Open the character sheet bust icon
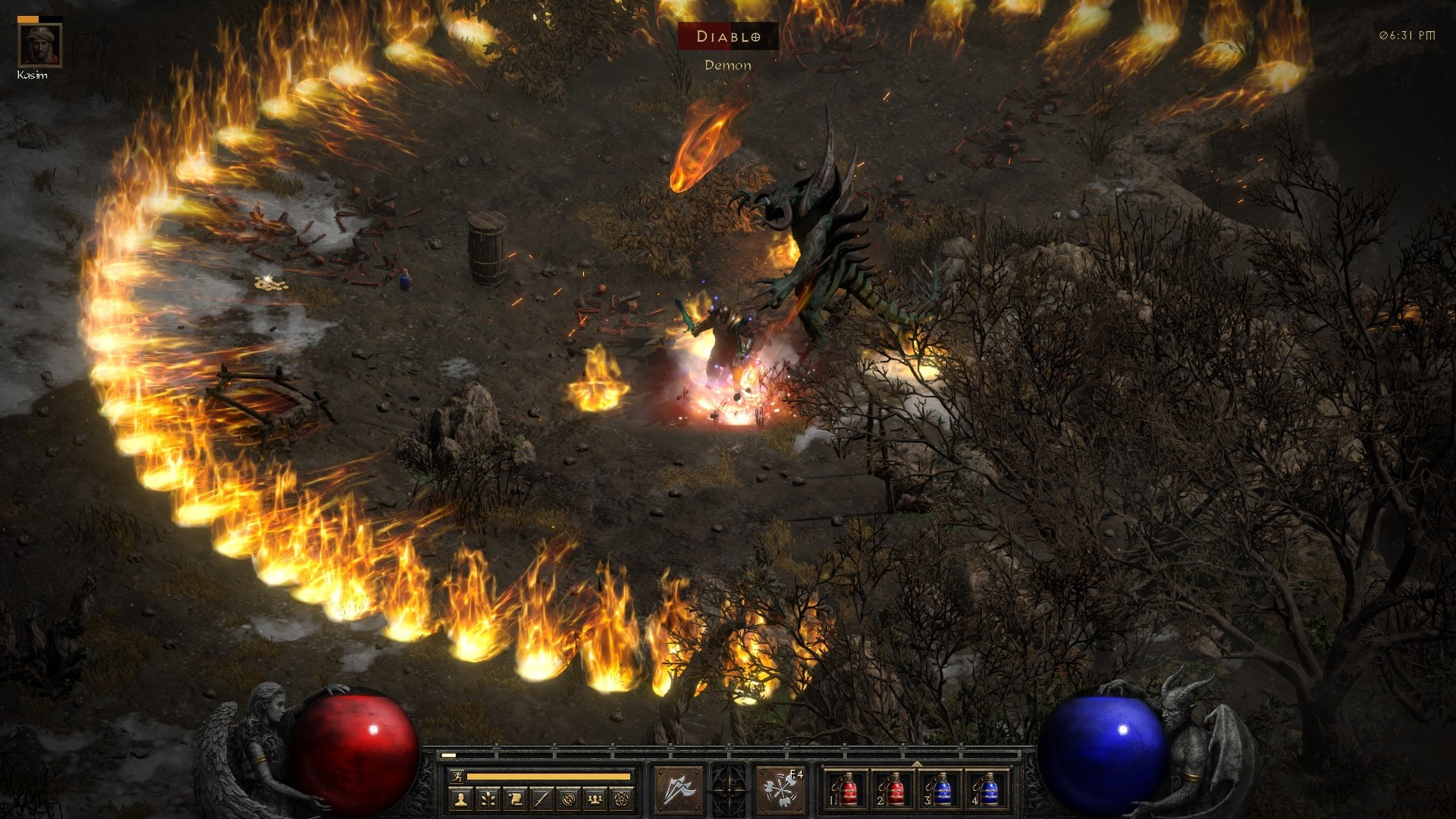Image resolution: width=1456 pixels, height=819 pixels. [461, 799]
